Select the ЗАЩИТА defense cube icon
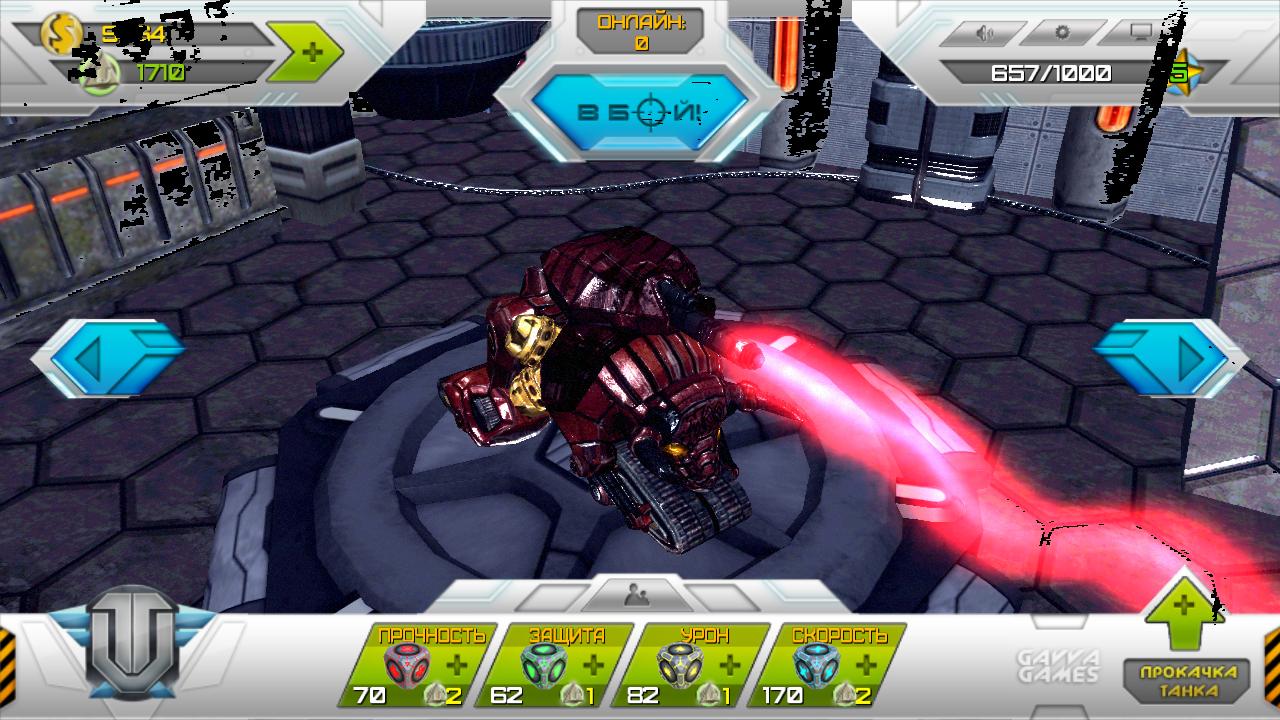Screen dimensions: 1280x720 tap(545, 664)
